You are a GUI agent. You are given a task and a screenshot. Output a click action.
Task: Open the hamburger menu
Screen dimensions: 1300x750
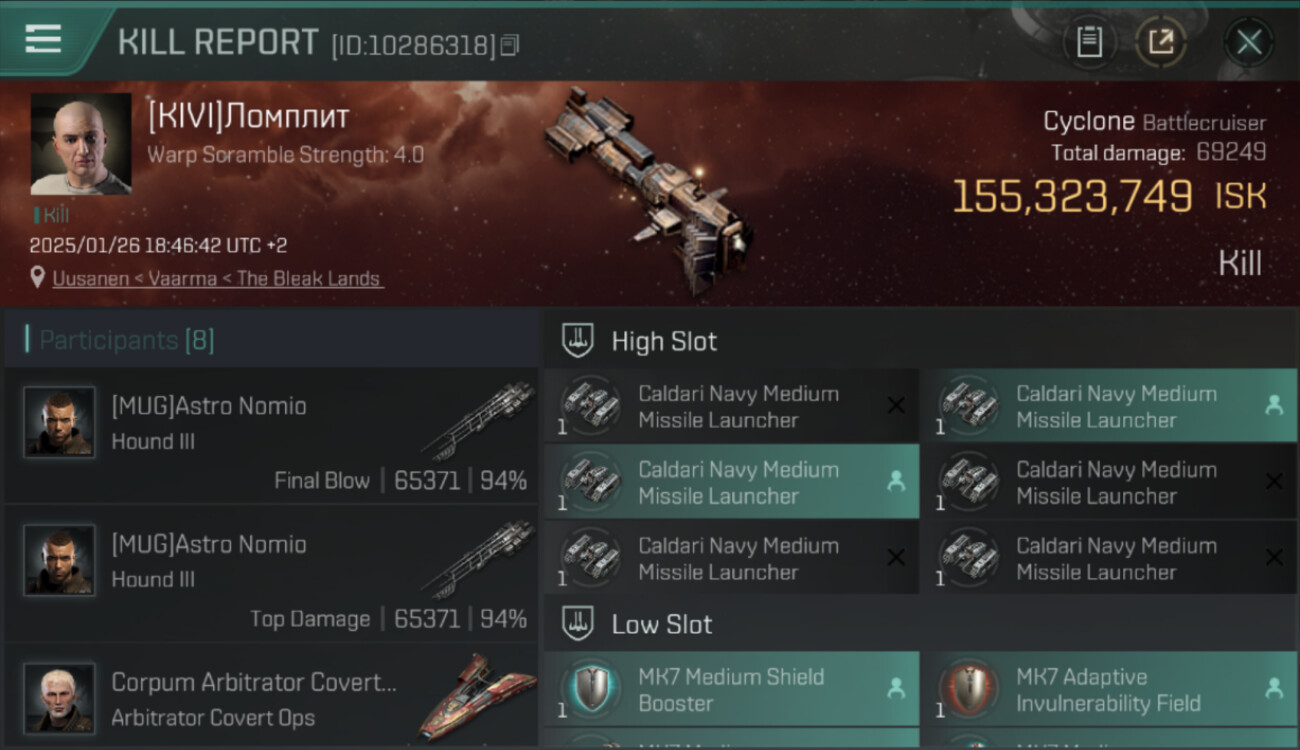tap(43, 39)
